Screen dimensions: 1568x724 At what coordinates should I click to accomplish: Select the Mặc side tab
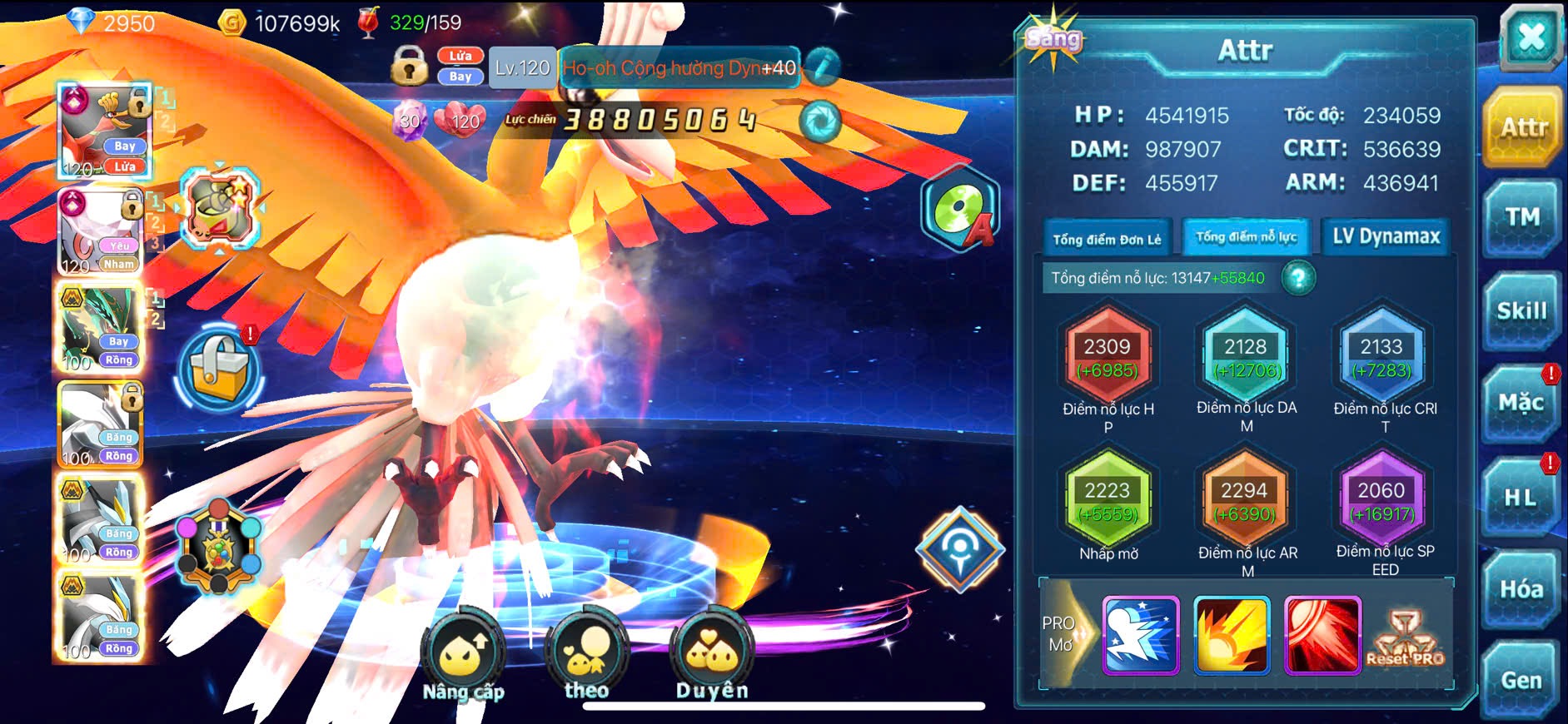pyautogui.click(x=1521, y=404)
